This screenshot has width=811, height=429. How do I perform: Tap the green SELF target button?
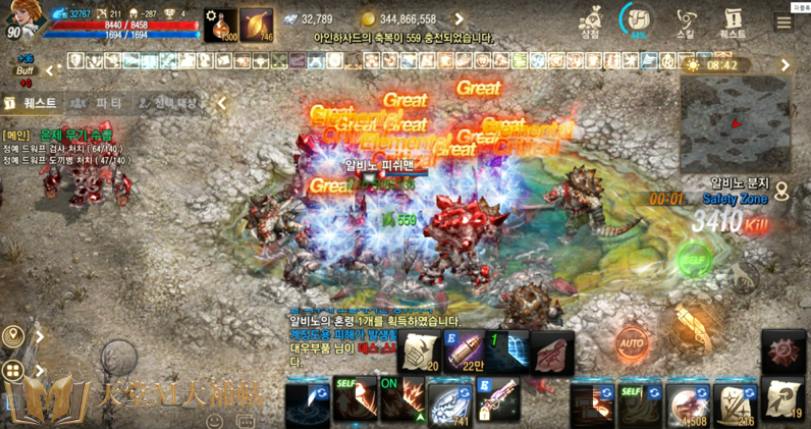[x=692, y=260]
